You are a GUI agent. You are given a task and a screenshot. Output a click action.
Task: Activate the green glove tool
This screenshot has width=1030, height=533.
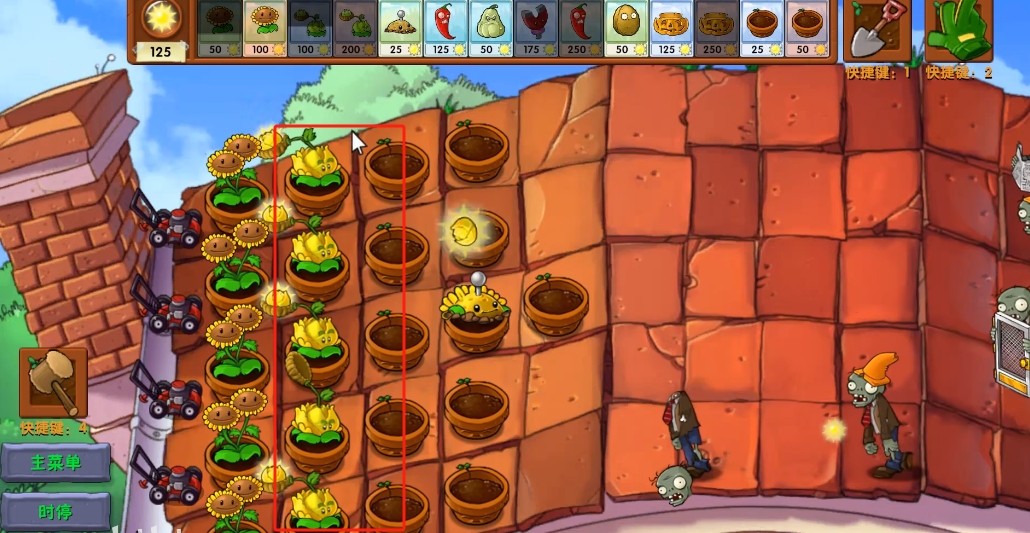coord(958,31)
